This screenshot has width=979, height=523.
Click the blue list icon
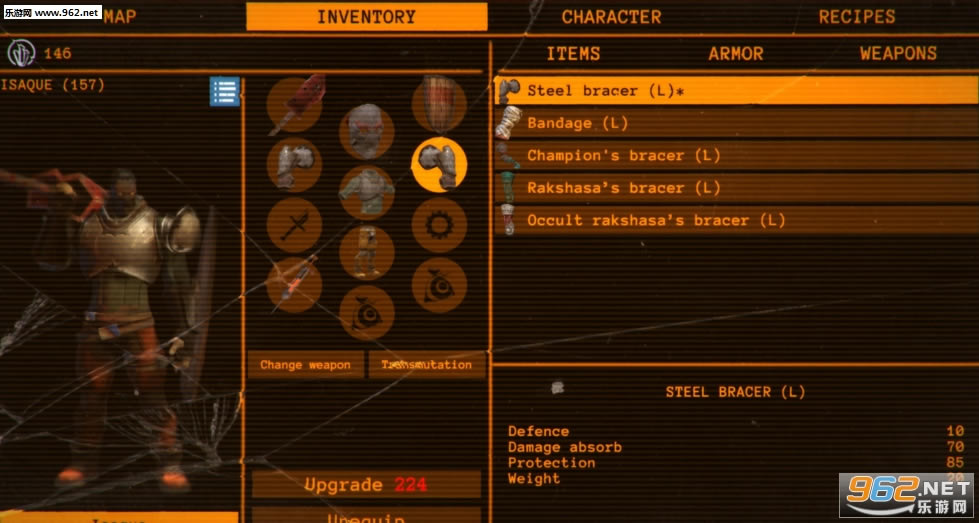pyautogui.click(x=225, y=92)
